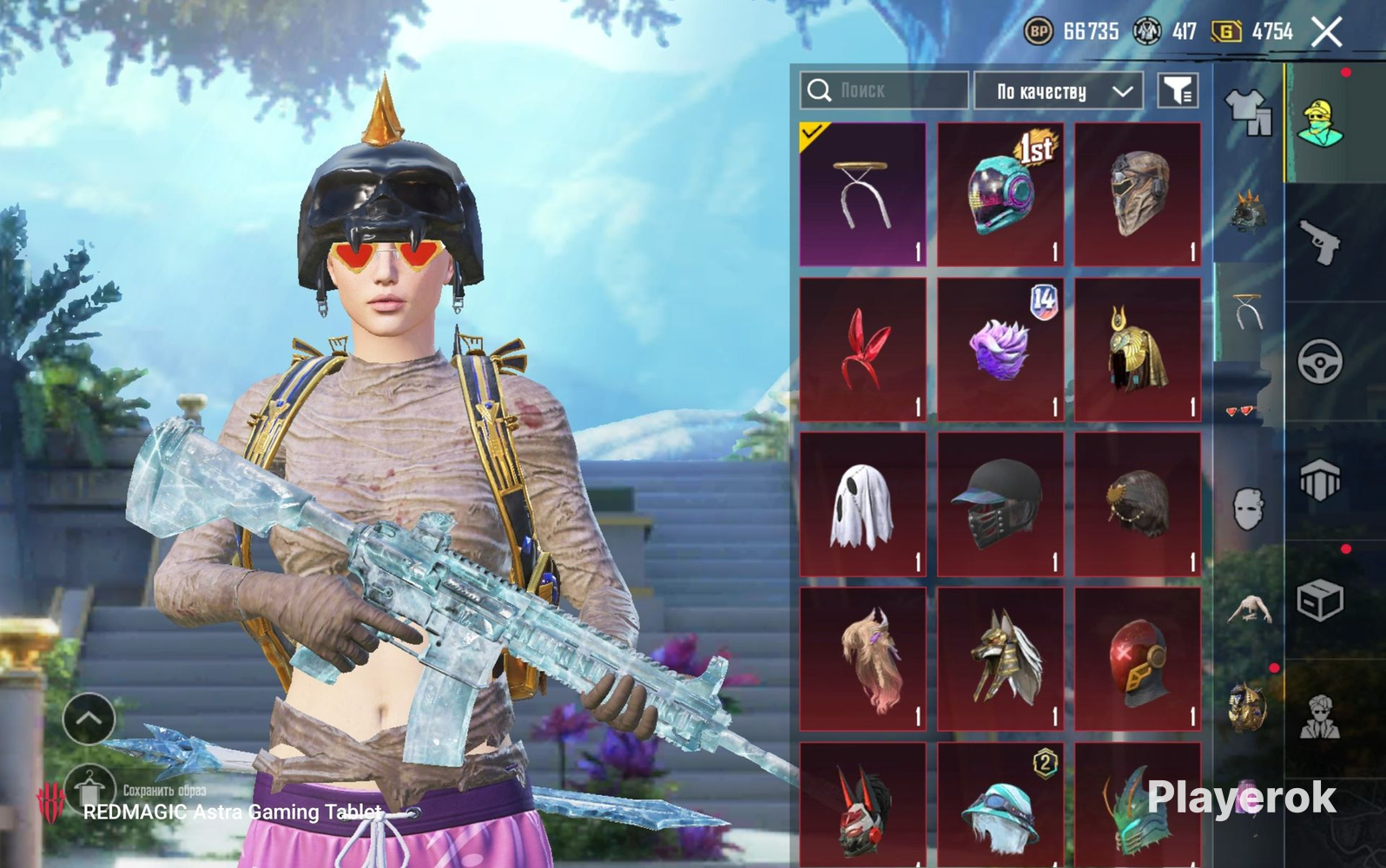The height and width of the screenshot is (868, 1386).
Task: Close the inventory with the X button
Action: (x=1326, y=33)
